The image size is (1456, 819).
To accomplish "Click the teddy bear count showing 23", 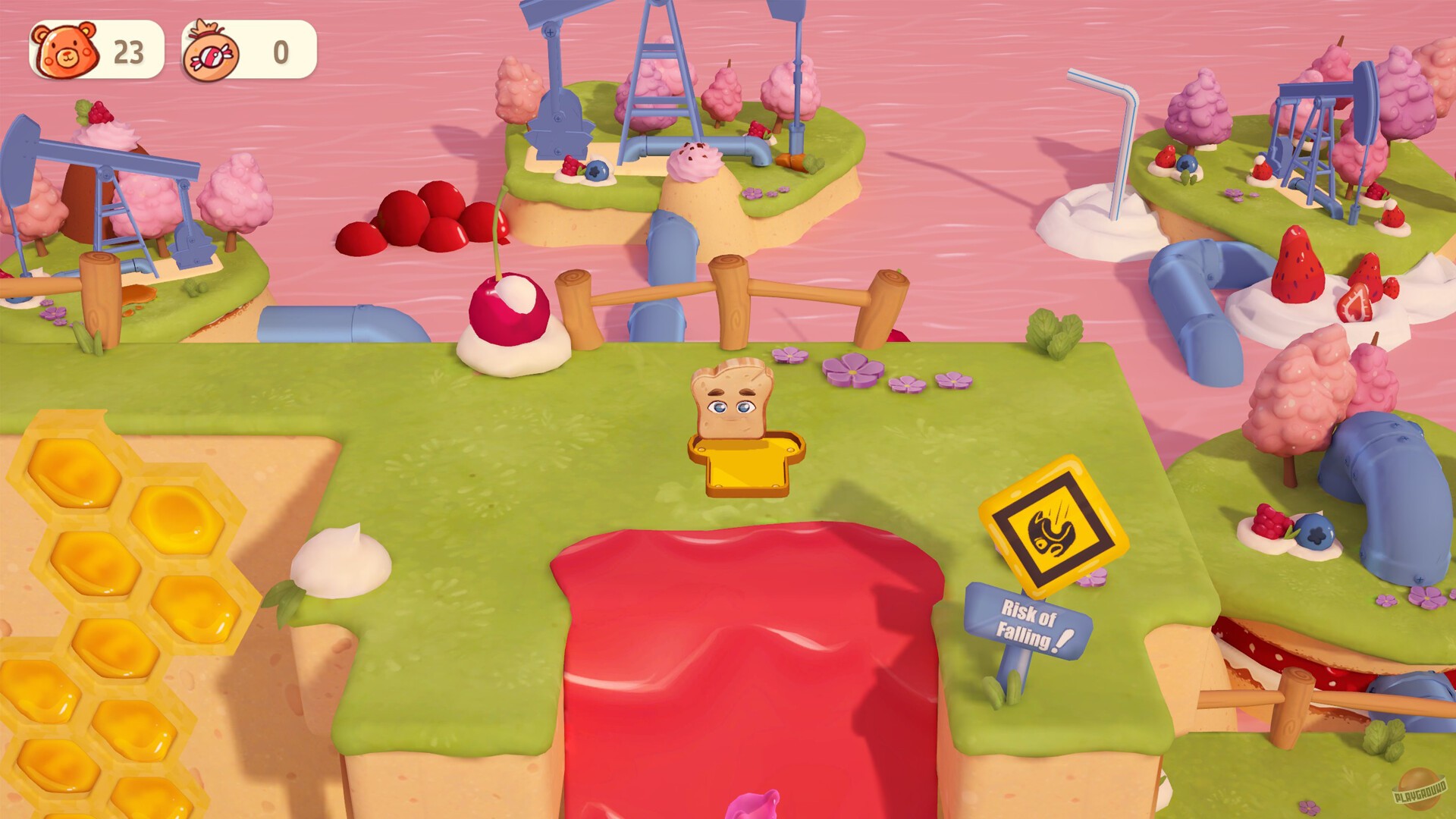I will point(130,51).
